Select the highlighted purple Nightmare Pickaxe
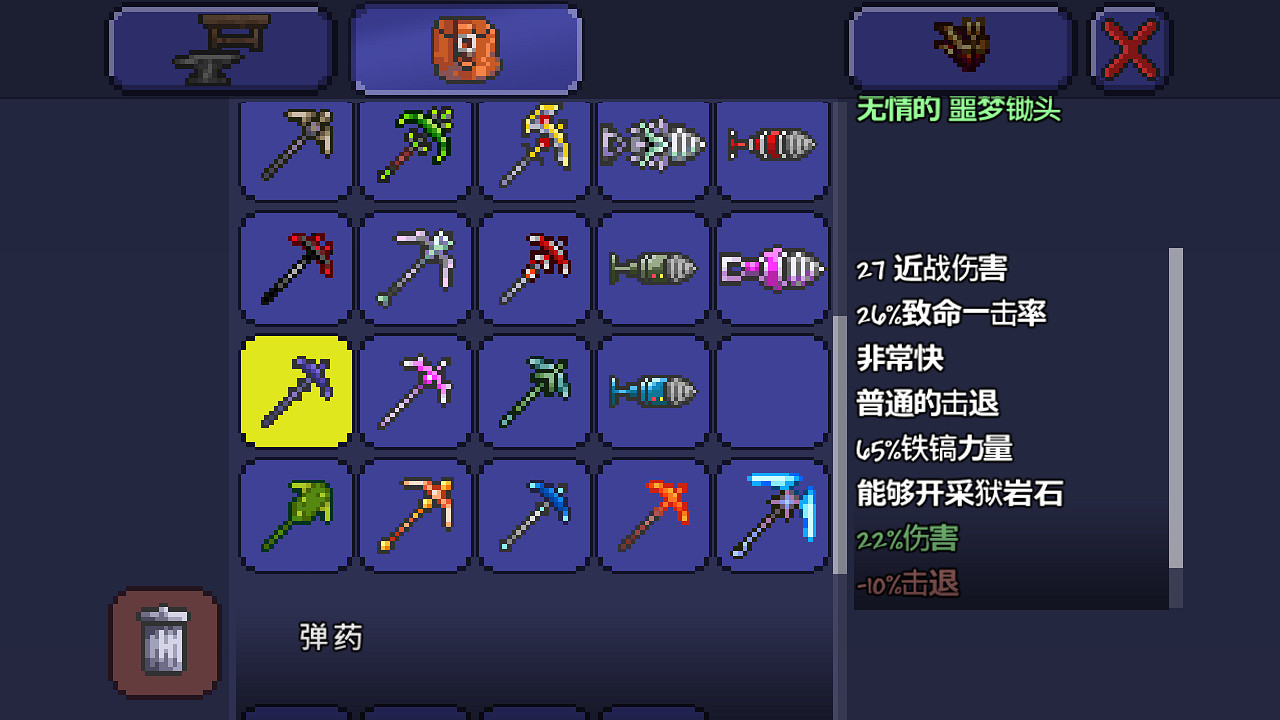 tap(295, 390)
